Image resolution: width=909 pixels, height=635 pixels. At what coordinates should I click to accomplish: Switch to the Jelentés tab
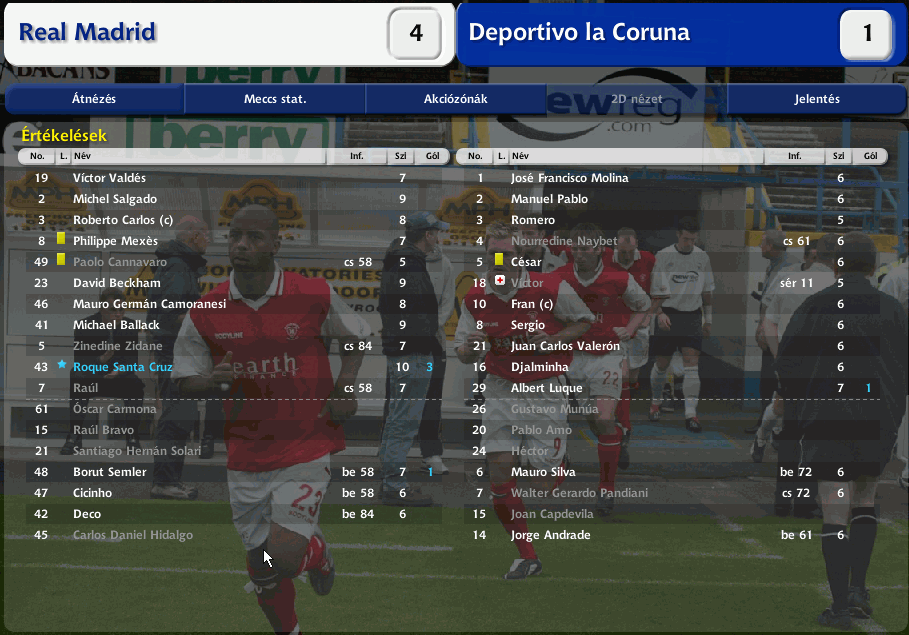point(817,99)
